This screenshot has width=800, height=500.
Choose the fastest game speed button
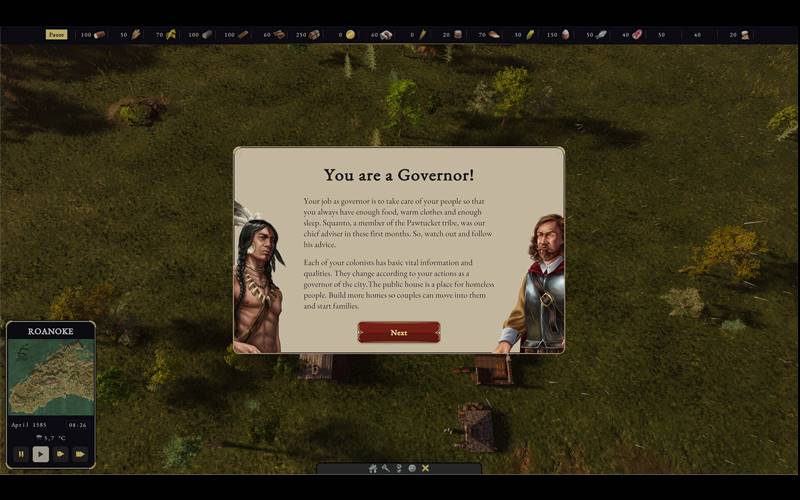coord(80,454)
